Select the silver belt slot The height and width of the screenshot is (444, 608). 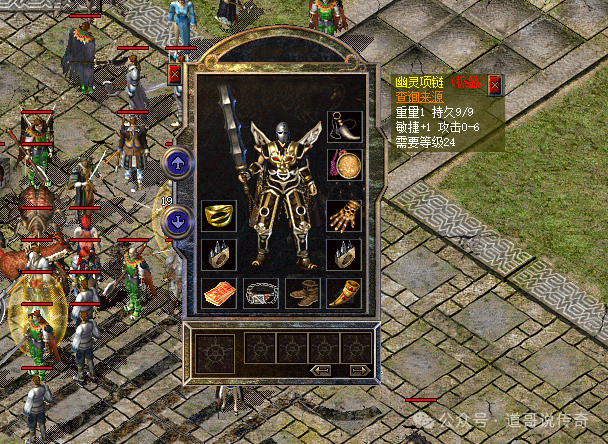(262, 292)
